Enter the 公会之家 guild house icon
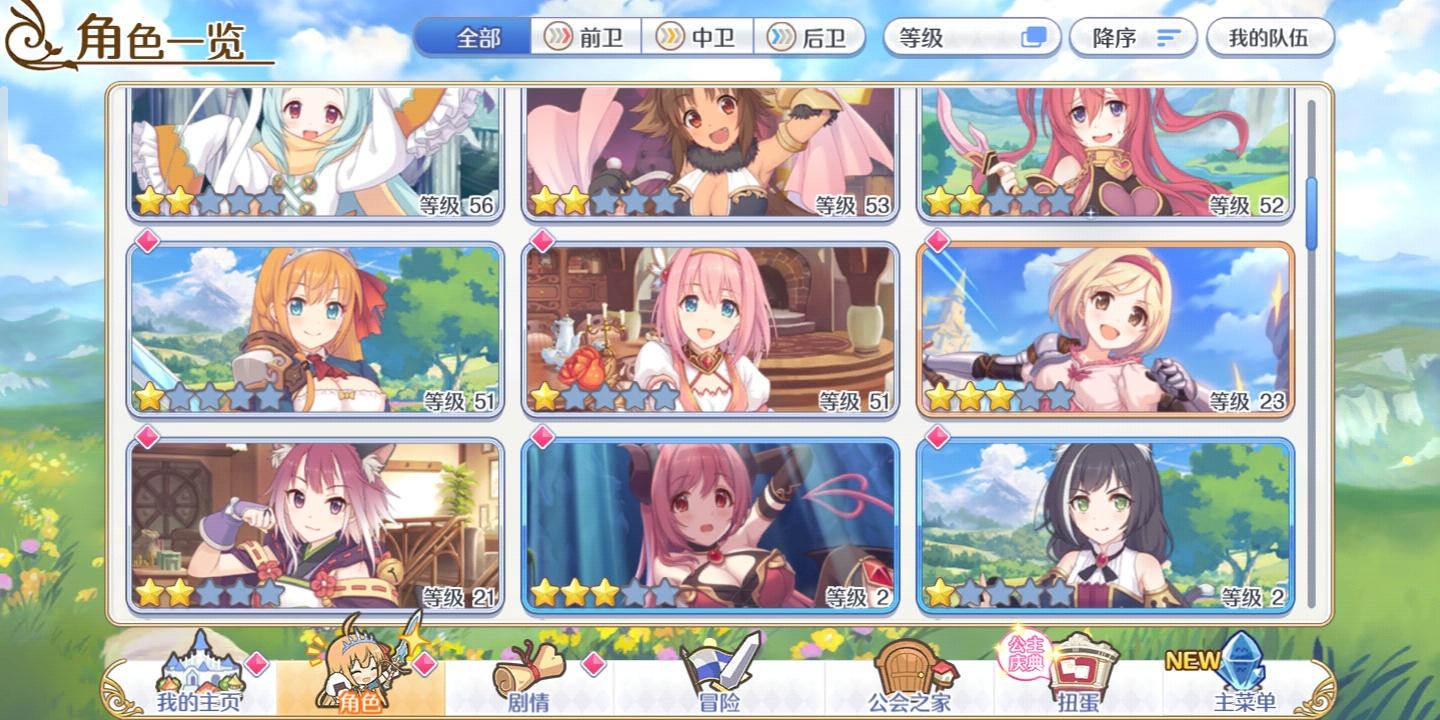The height and width of the screenshot is (720, 1440). click(x=905, y=670)
